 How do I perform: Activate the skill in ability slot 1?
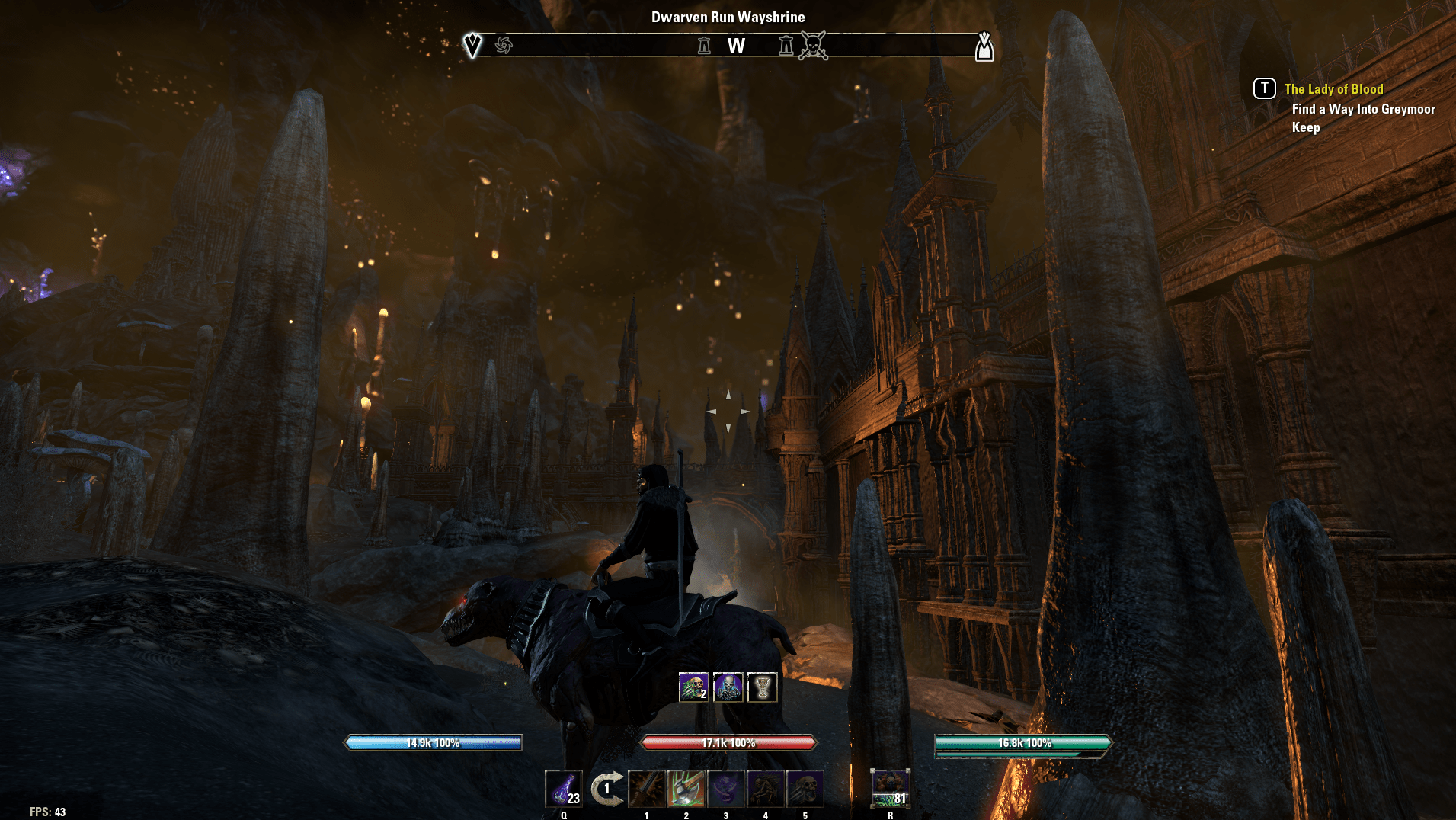click(647, 790)
